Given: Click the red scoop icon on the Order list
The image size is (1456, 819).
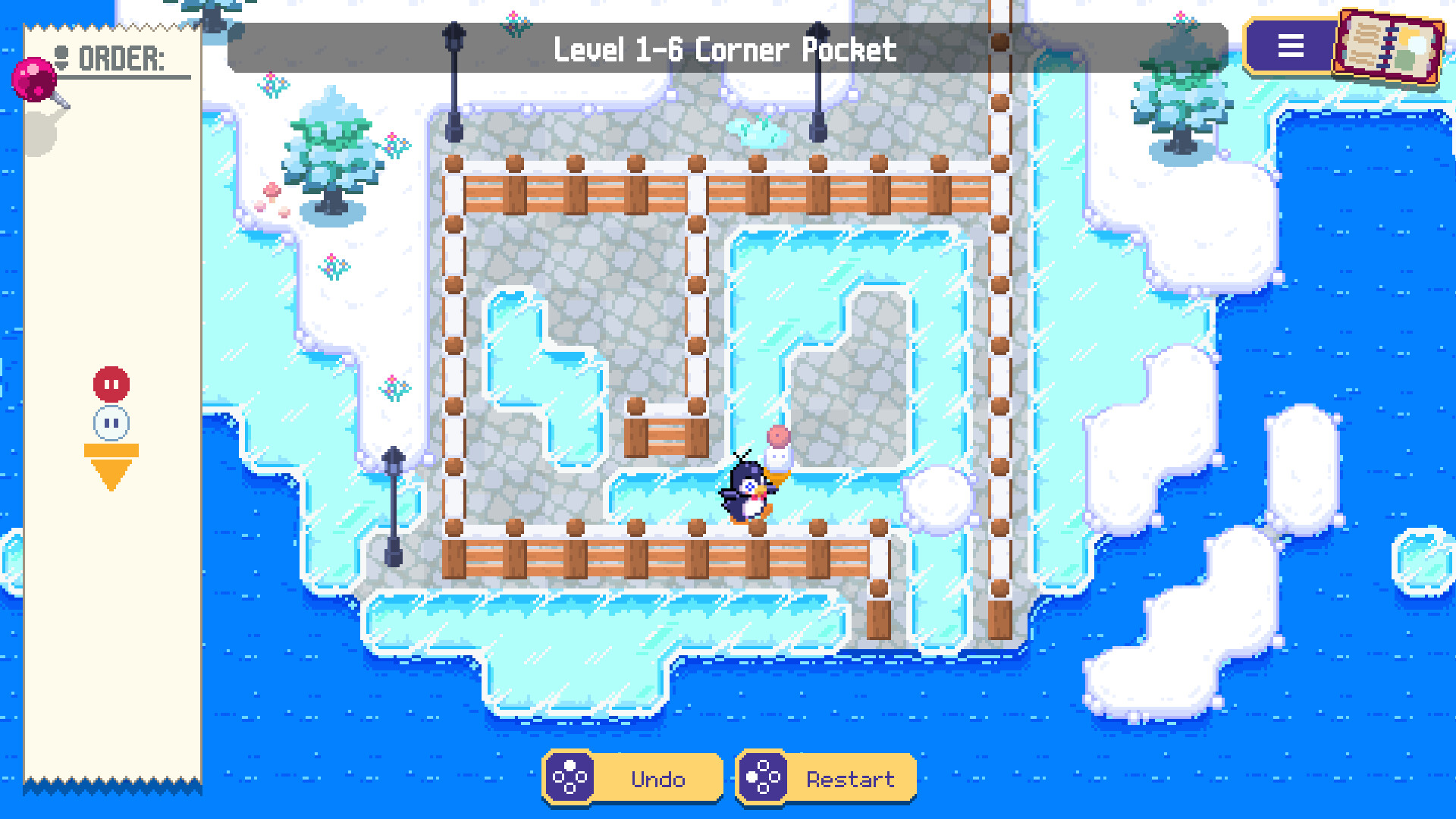Looking at the screenshot, I should click(x=112, y=384).
